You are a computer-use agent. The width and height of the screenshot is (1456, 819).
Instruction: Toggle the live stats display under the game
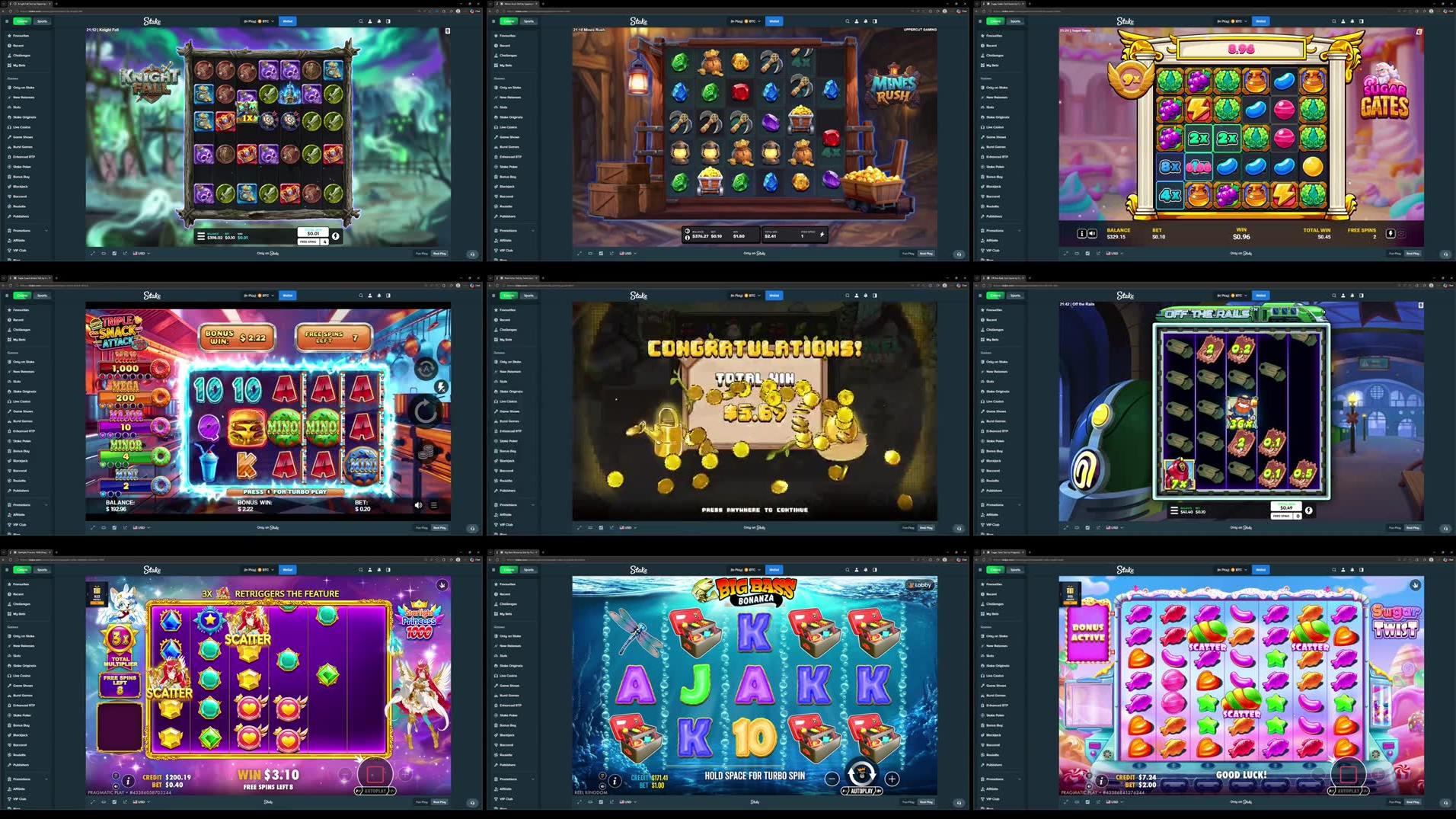(125, 253)
